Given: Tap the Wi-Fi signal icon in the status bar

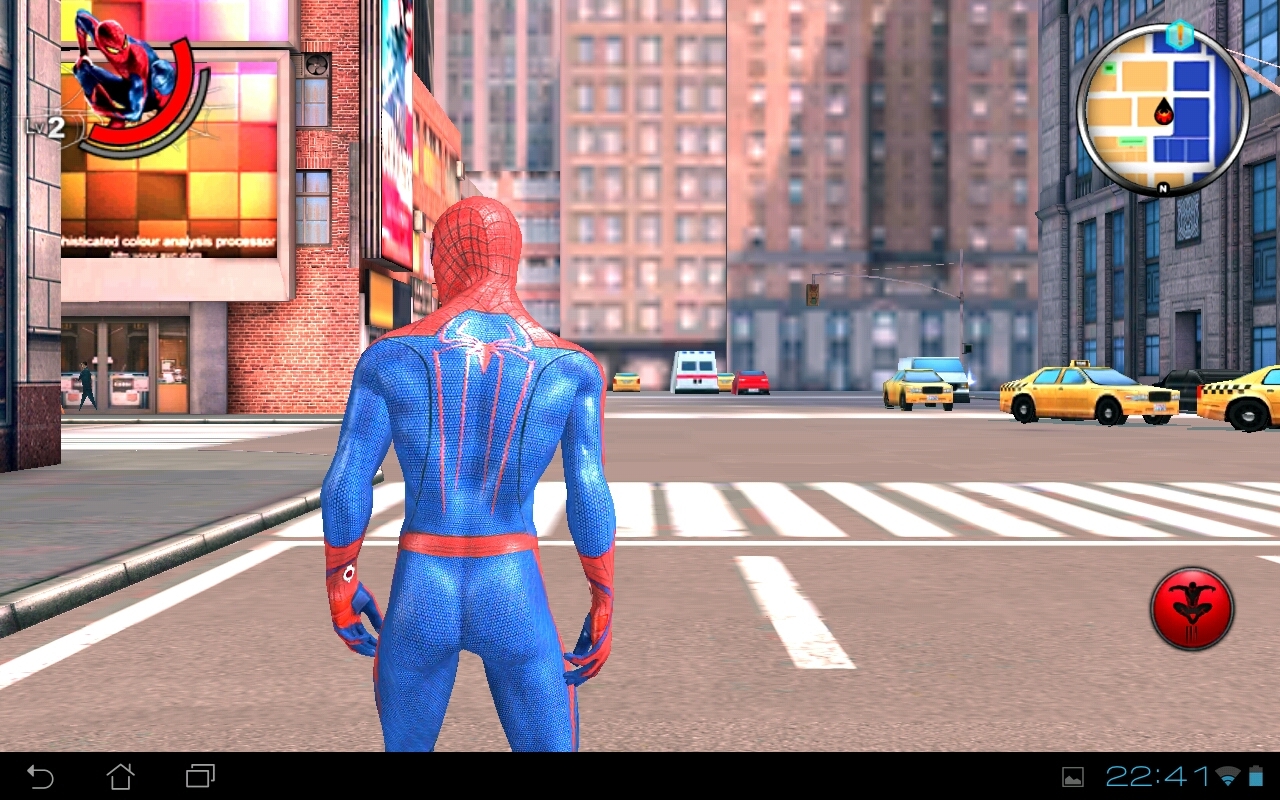Looking at the screenshot, I should pos(1228,776).
